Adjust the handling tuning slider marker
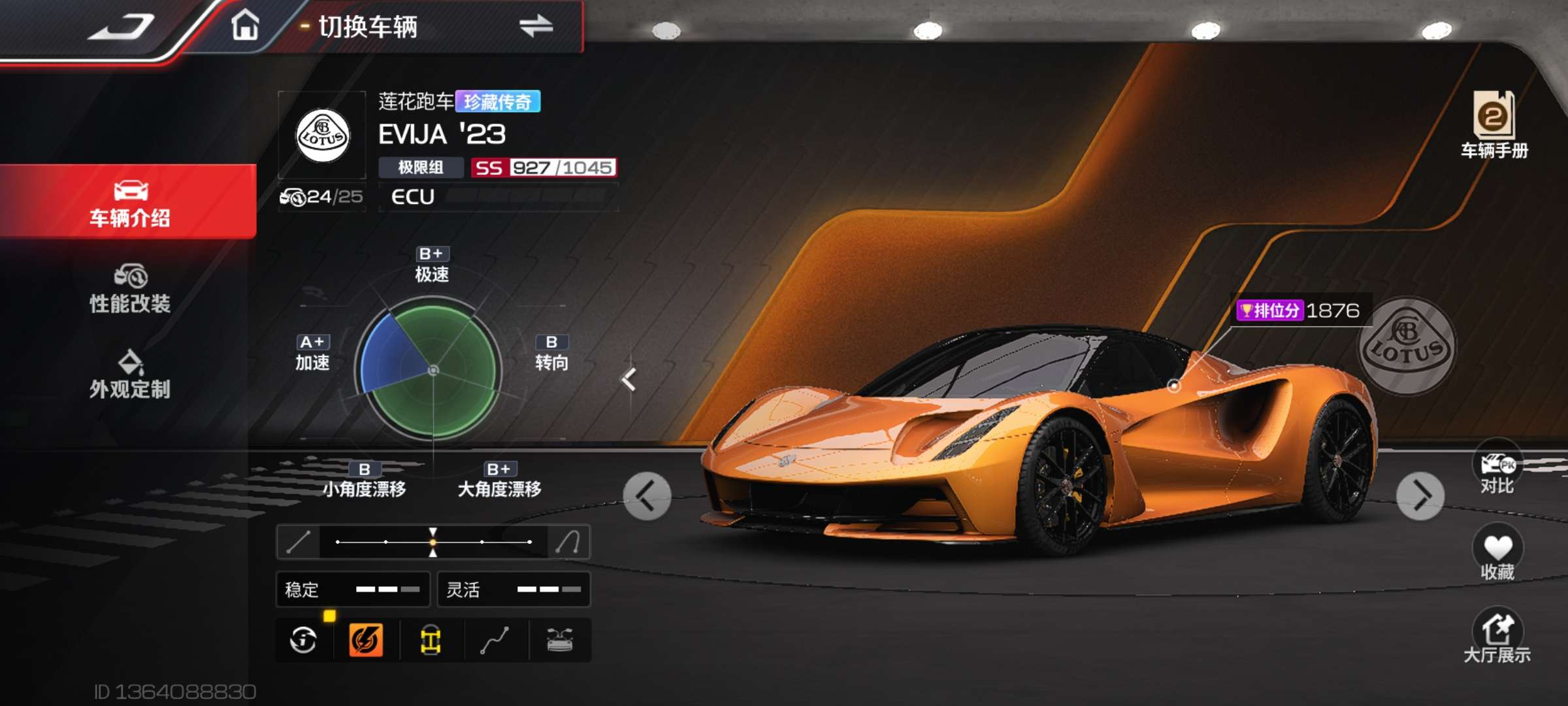 coord(433,542)
